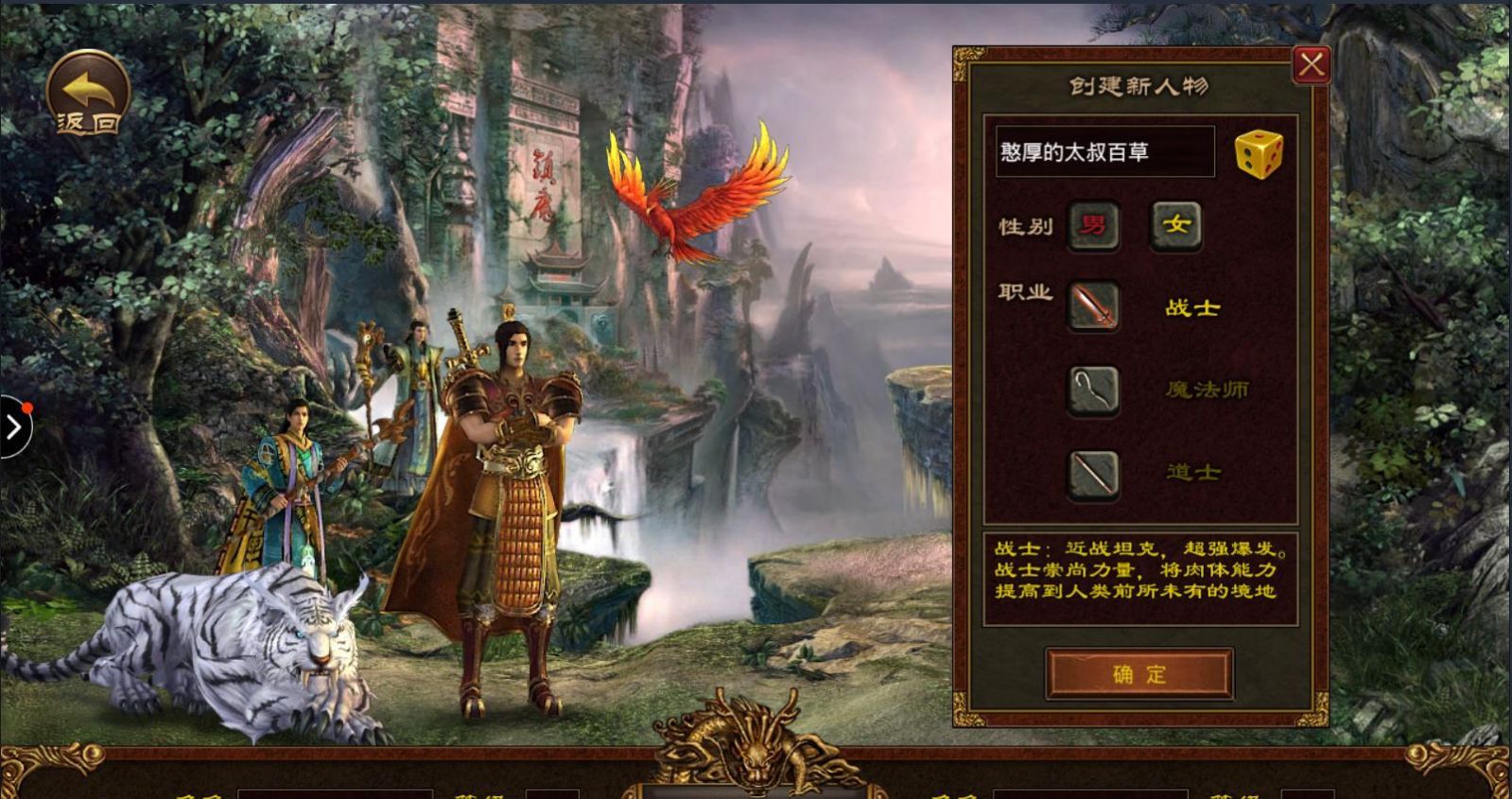Screen dimensions: 1512x799
Task: Select 女 to choose female gender
Action: [1177, 226]
